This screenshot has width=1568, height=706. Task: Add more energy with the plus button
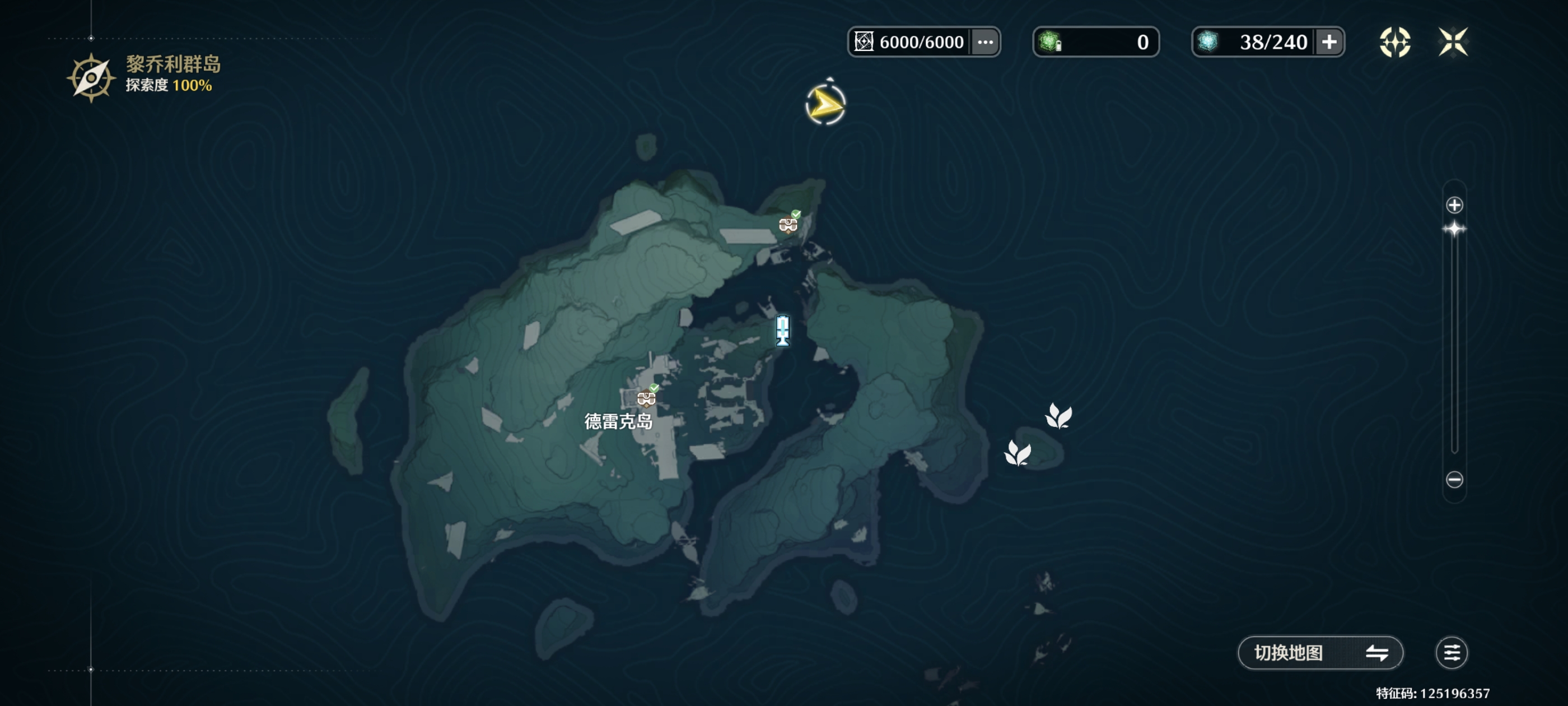[1329, 42]
